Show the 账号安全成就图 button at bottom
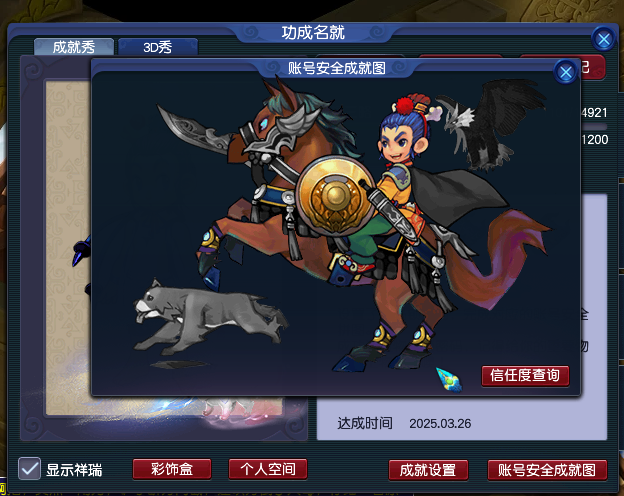 [546, 470]
